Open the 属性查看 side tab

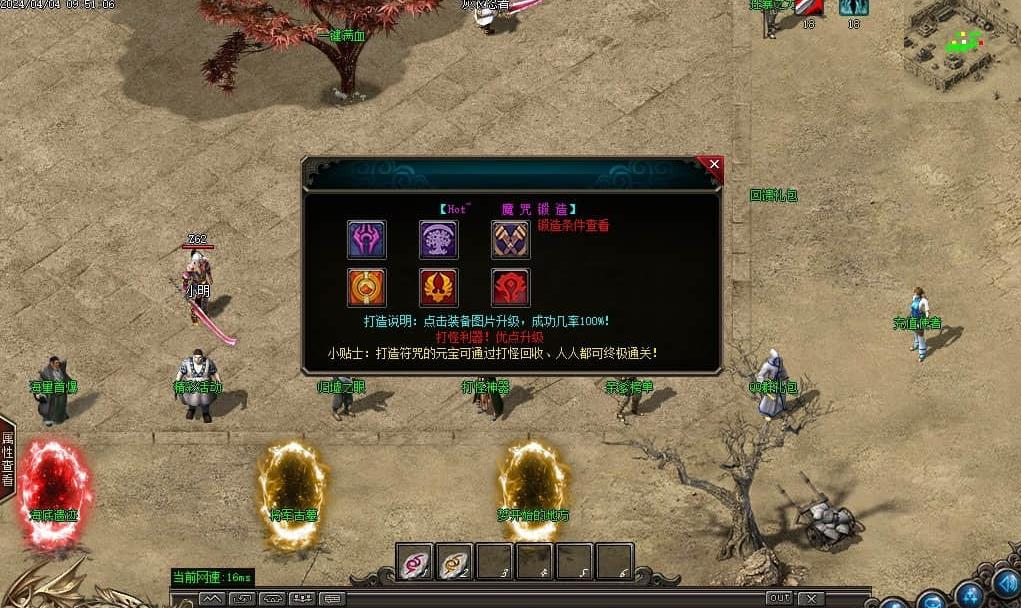(7, 458)
